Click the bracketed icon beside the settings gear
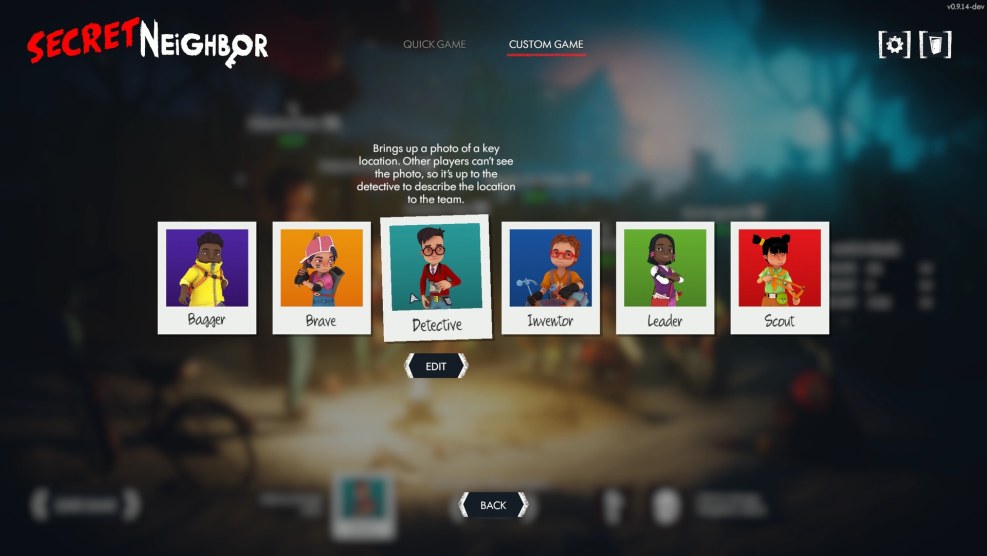The image size is (987, 556). click(935, 44)
